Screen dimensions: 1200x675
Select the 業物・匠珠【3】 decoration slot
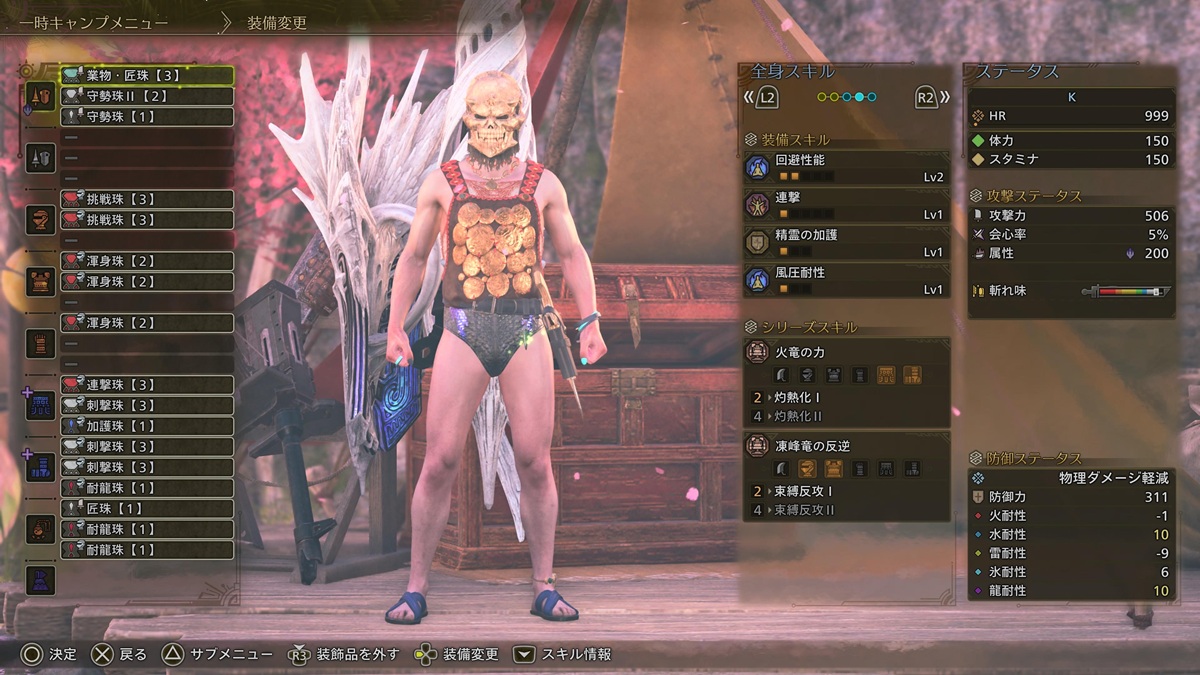point(147,75)
